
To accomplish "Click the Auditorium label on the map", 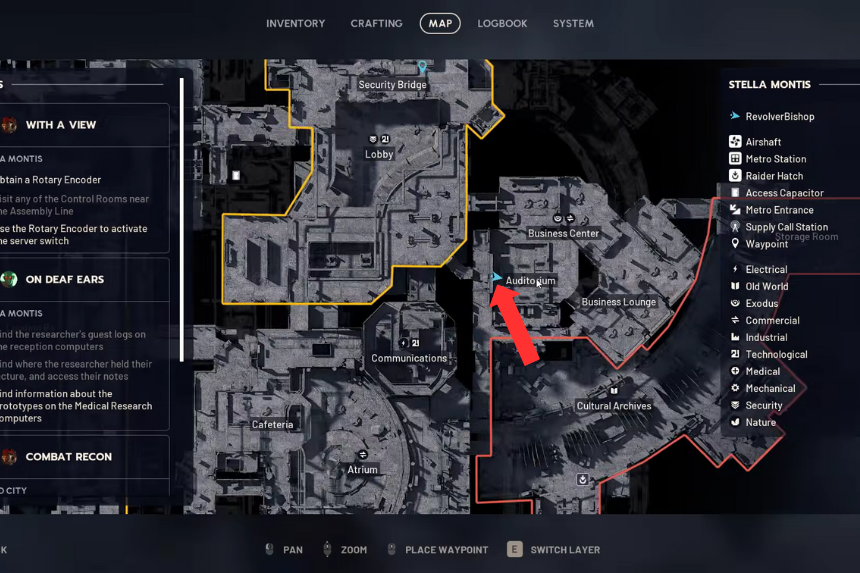I will [530, 281].
